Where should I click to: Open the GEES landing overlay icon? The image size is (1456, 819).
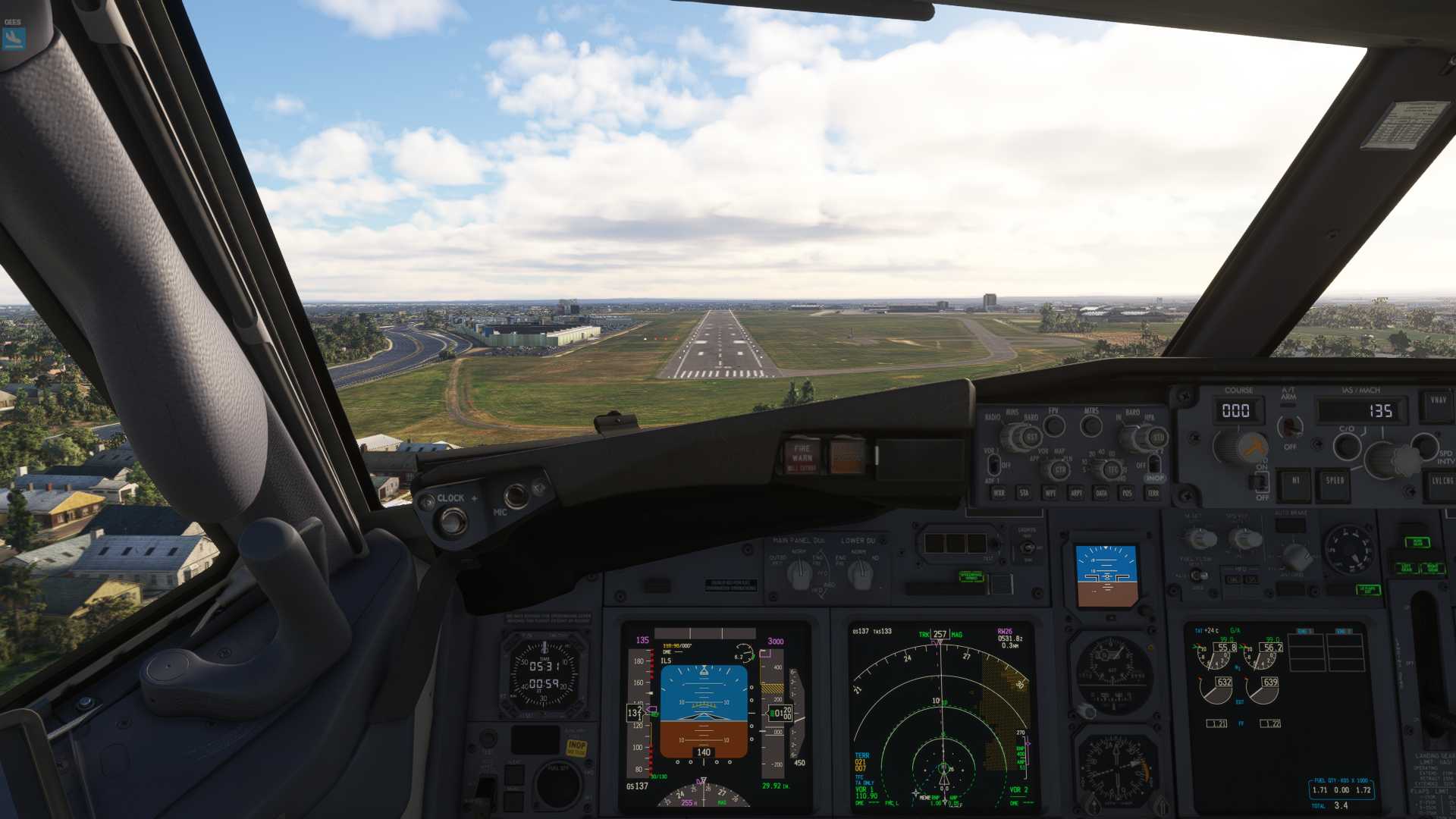[x=14, y=38]
